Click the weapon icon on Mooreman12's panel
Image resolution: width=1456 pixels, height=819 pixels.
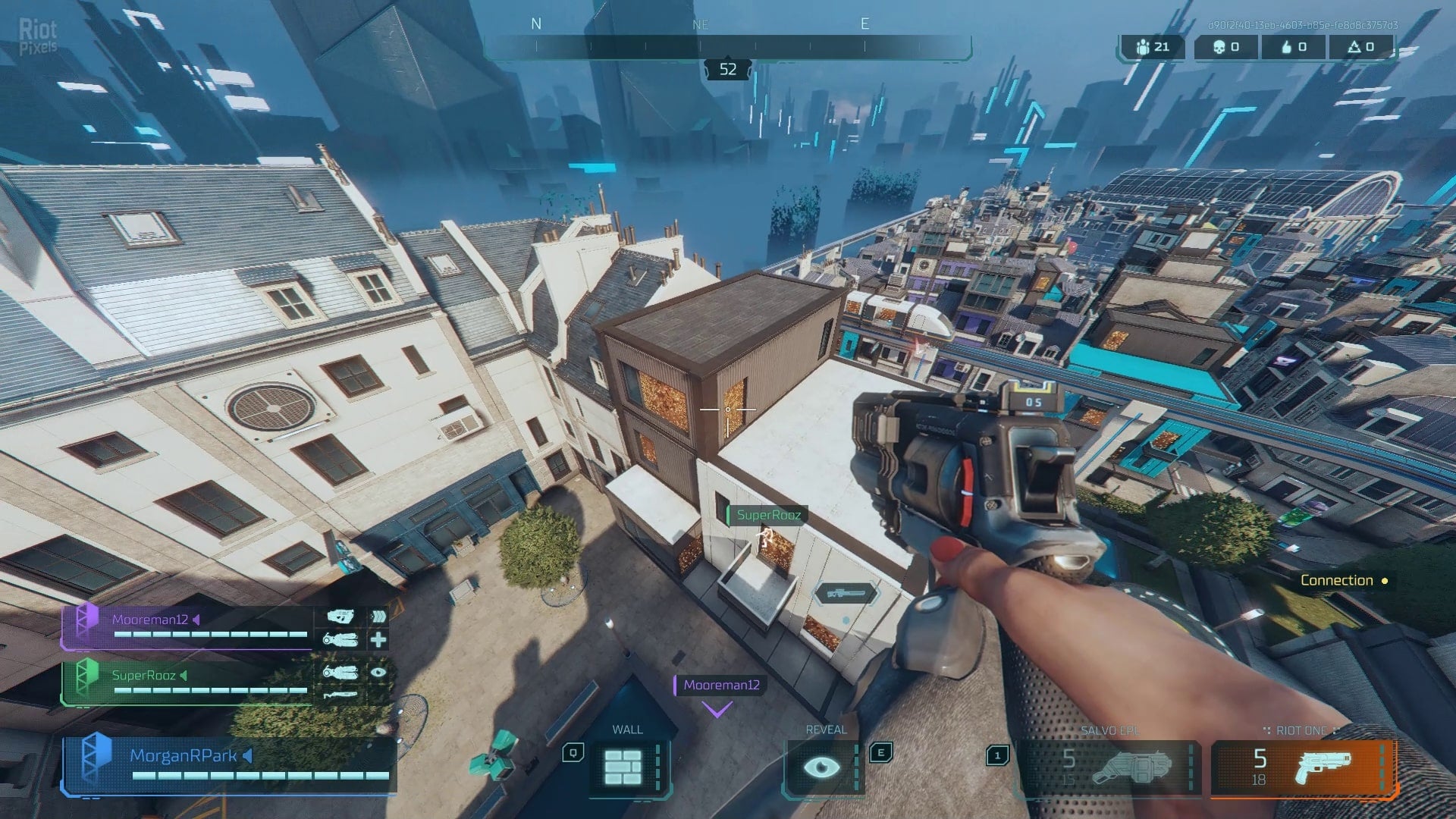(339, 618)
